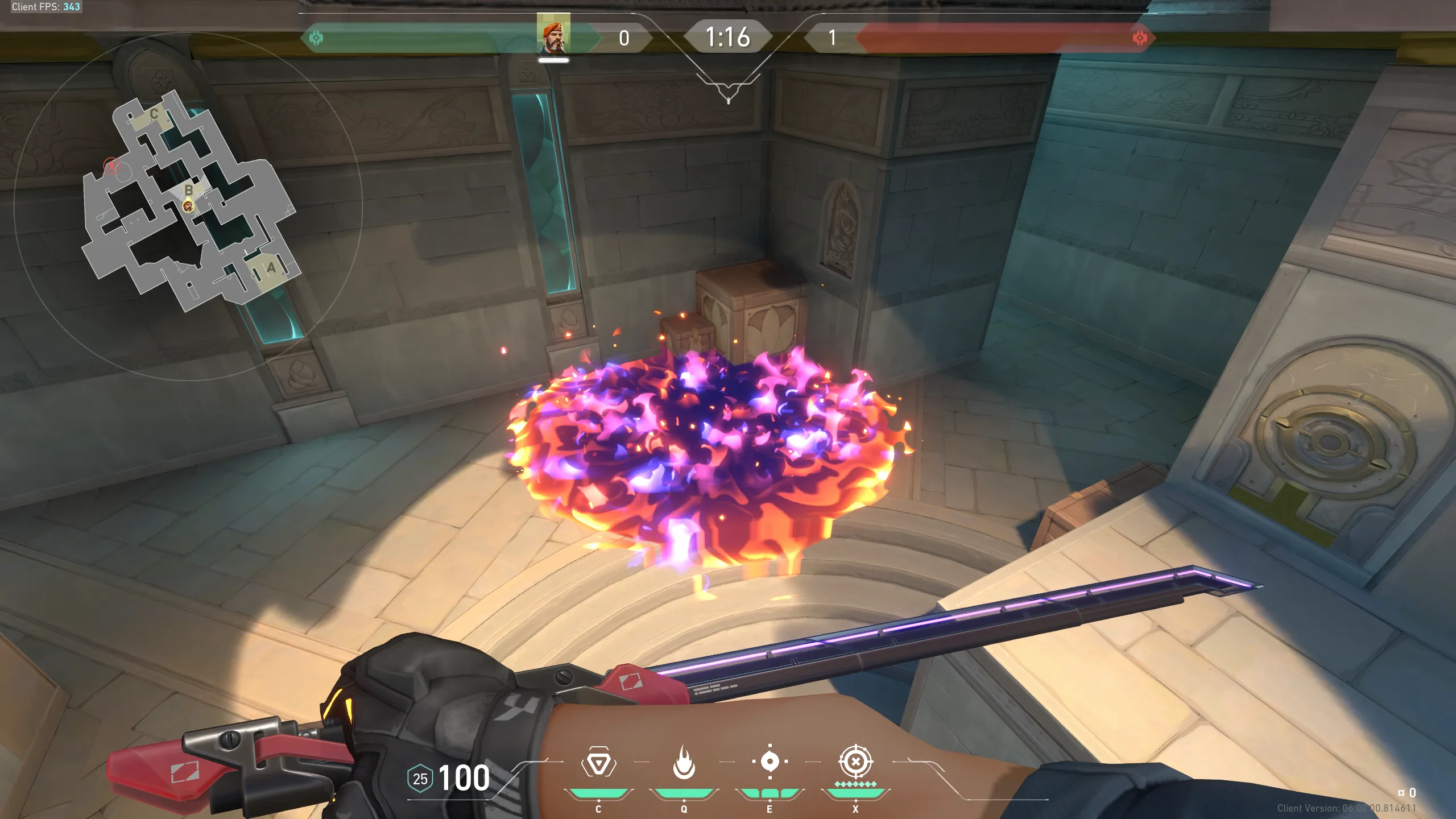Select Brimstone's Stim Beacon ability icon

pos(598,763)
